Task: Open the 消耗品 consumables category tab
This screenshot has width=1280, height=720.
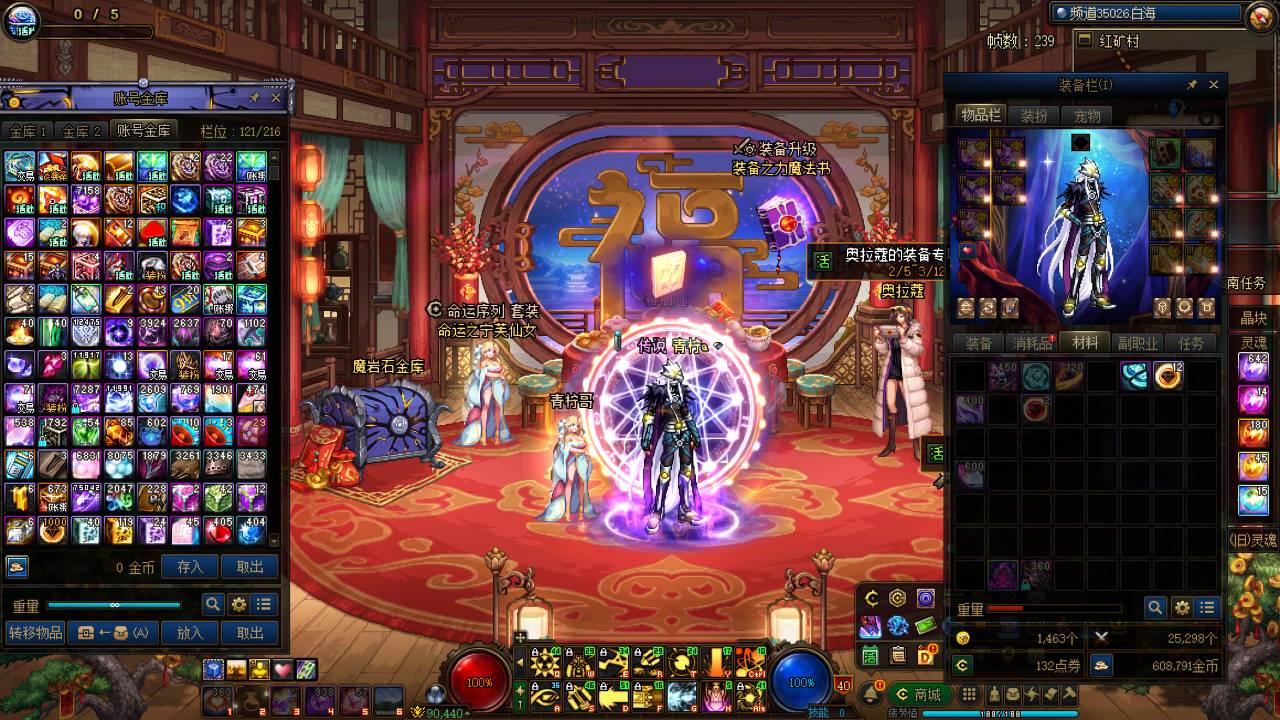Action: (x=1032, y=343)
